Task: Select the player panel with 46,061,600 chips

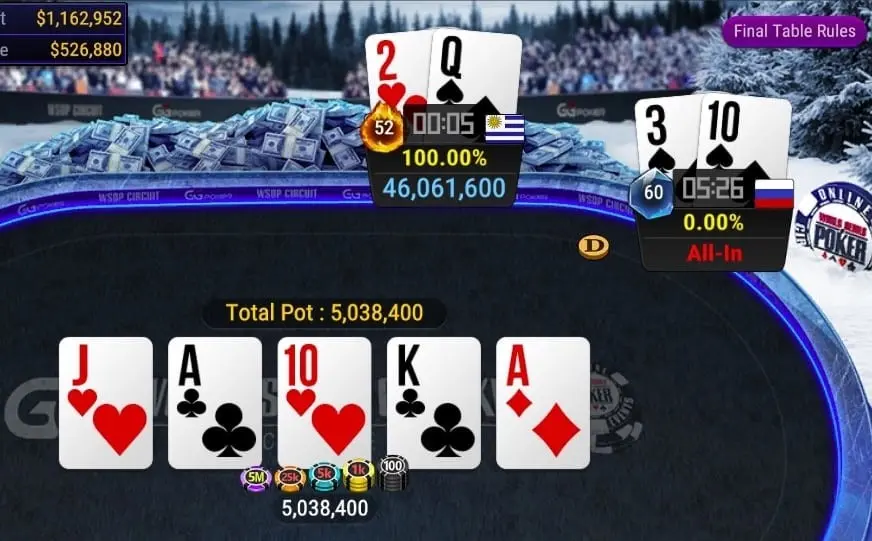Action: coord(445,160)
